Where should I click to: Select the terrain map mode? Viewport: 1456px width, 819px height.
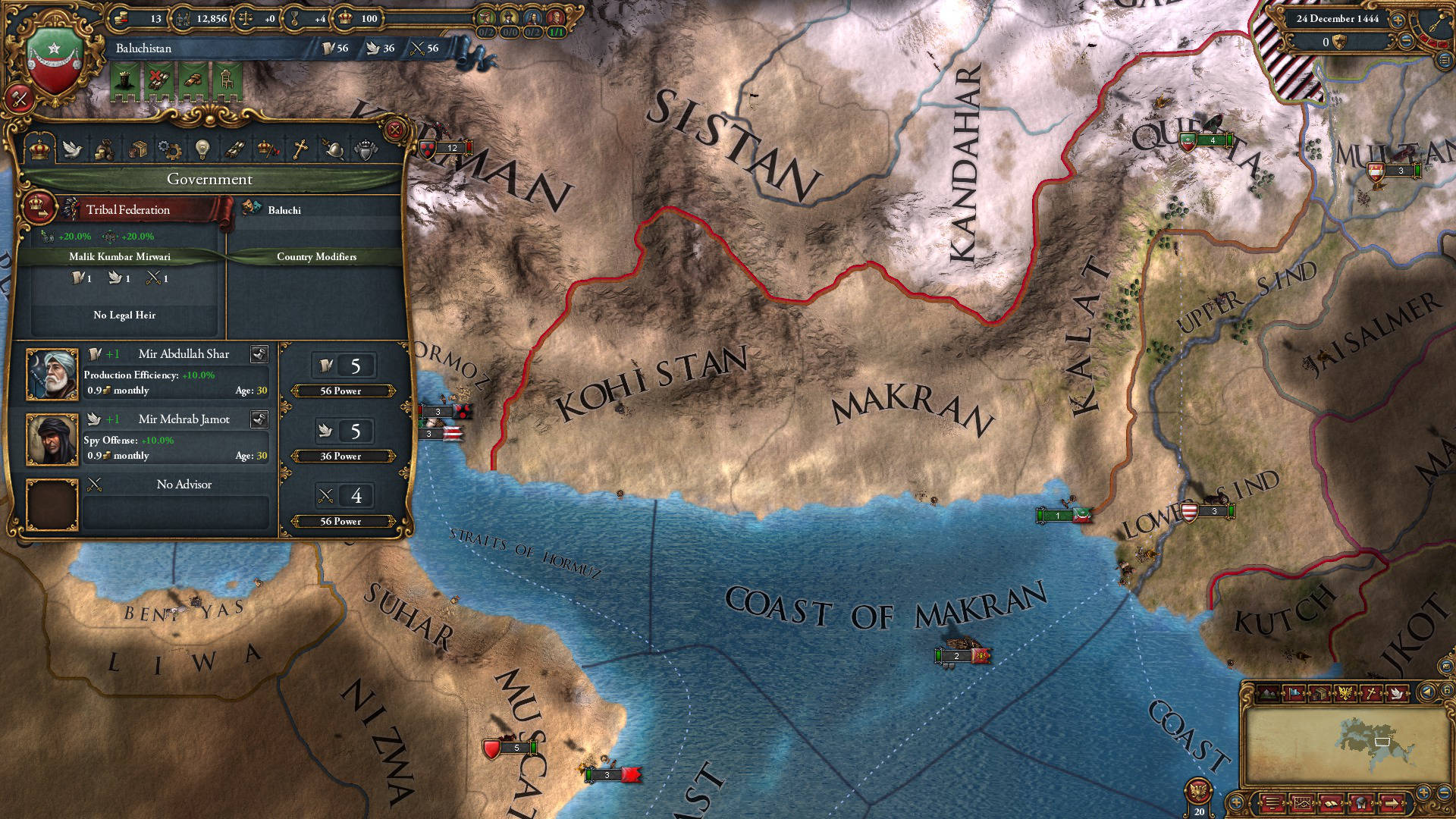[1267, 693]
